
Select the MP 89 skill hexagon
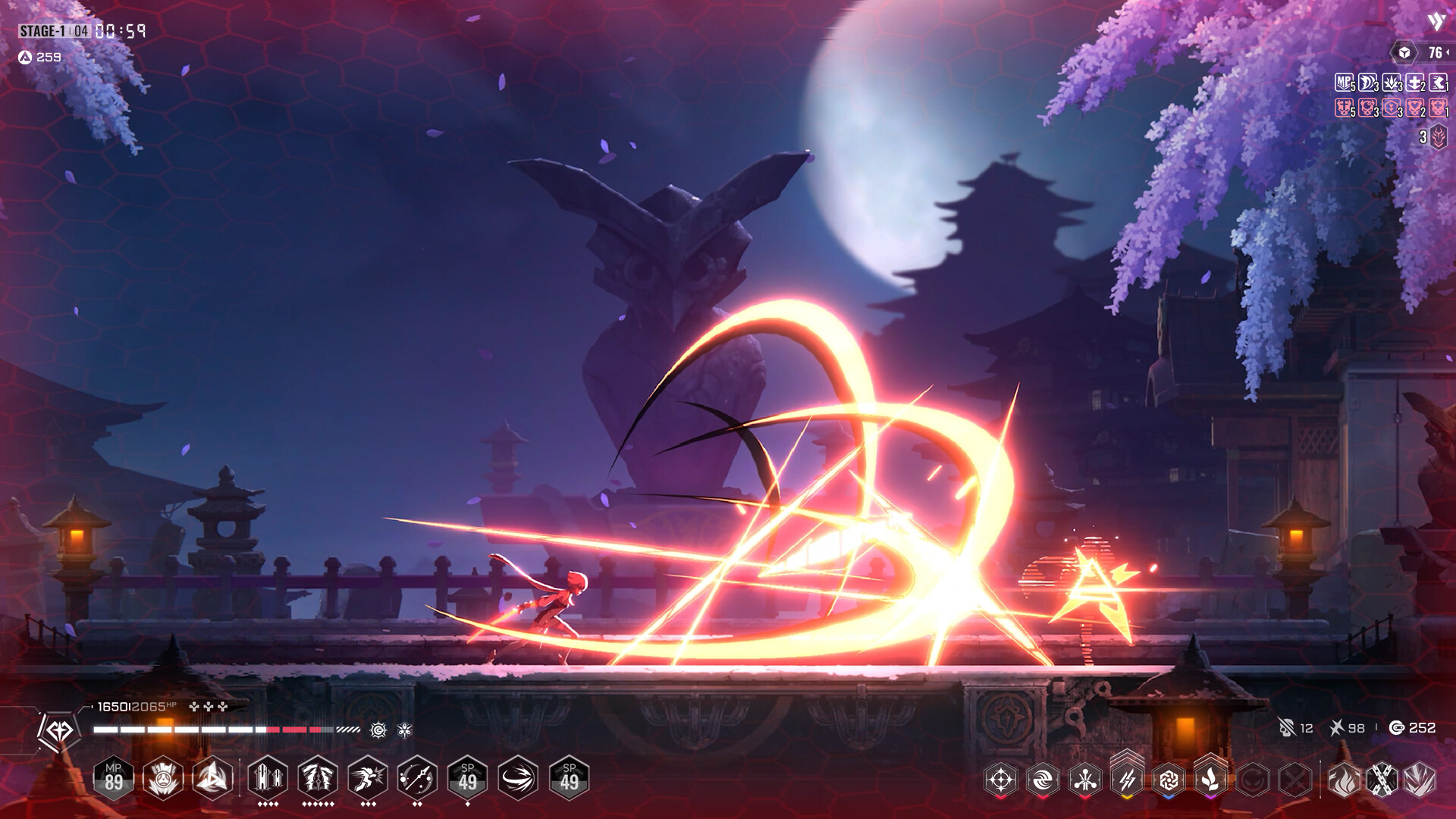(x=115, y=780)
